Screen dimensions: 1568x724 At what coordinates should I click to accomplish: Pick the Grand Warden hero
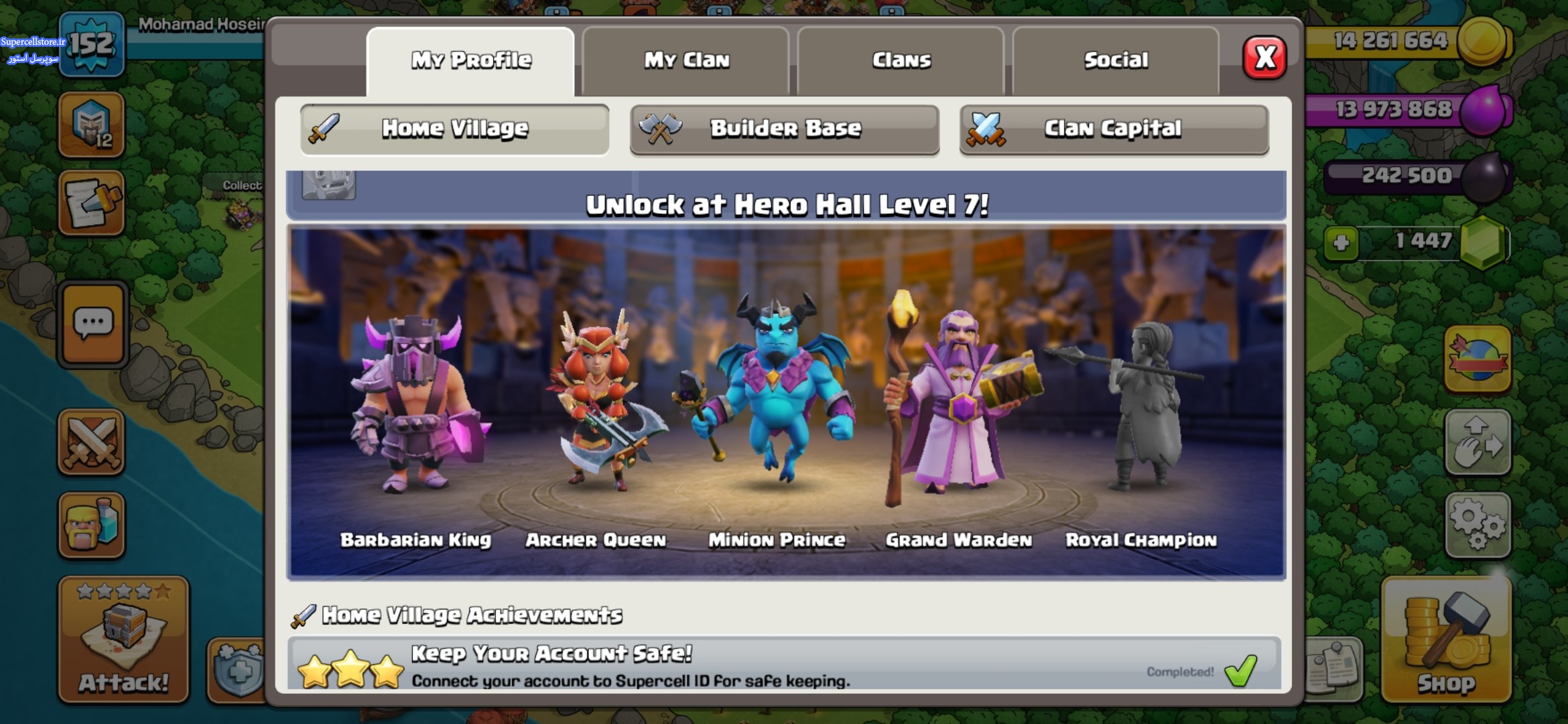click(x=958, y=402)
